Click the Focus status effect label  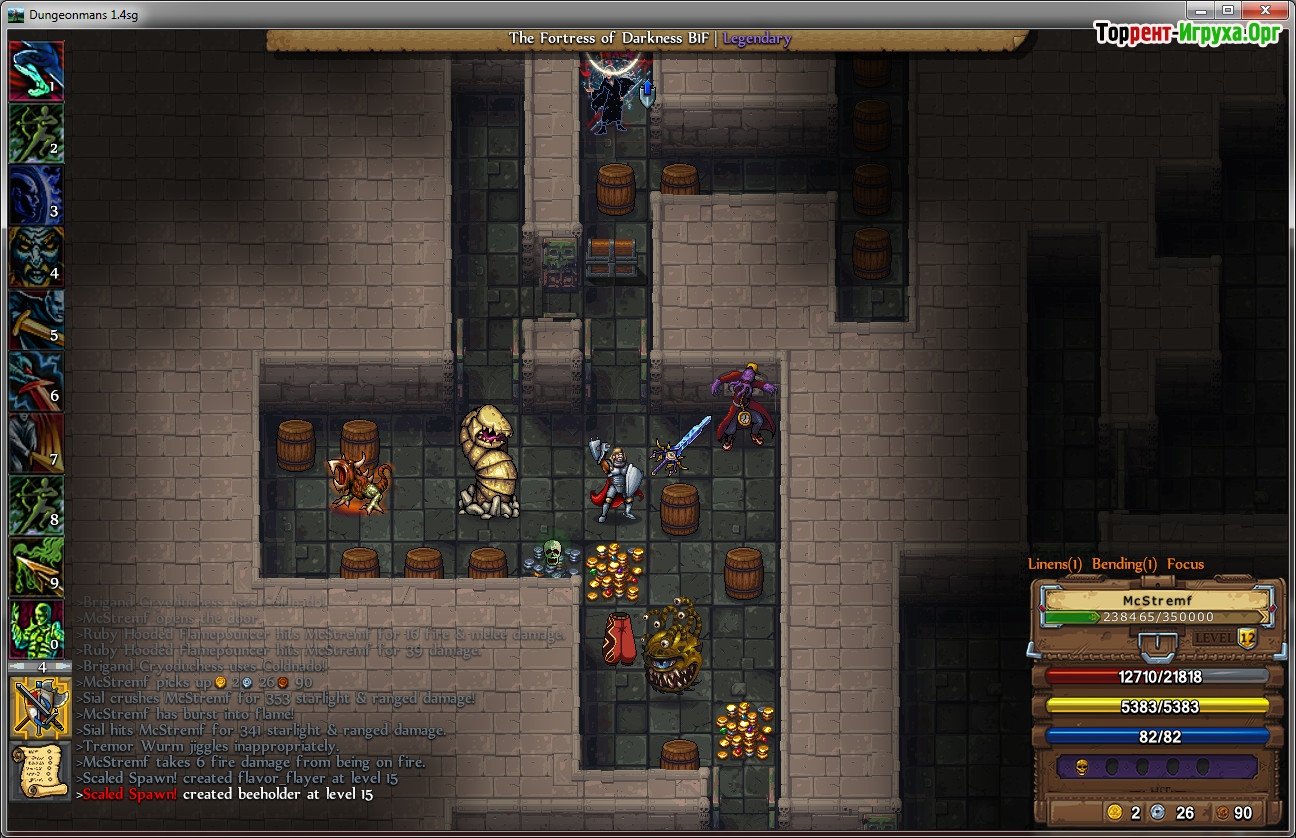[x=1185, y=564]
